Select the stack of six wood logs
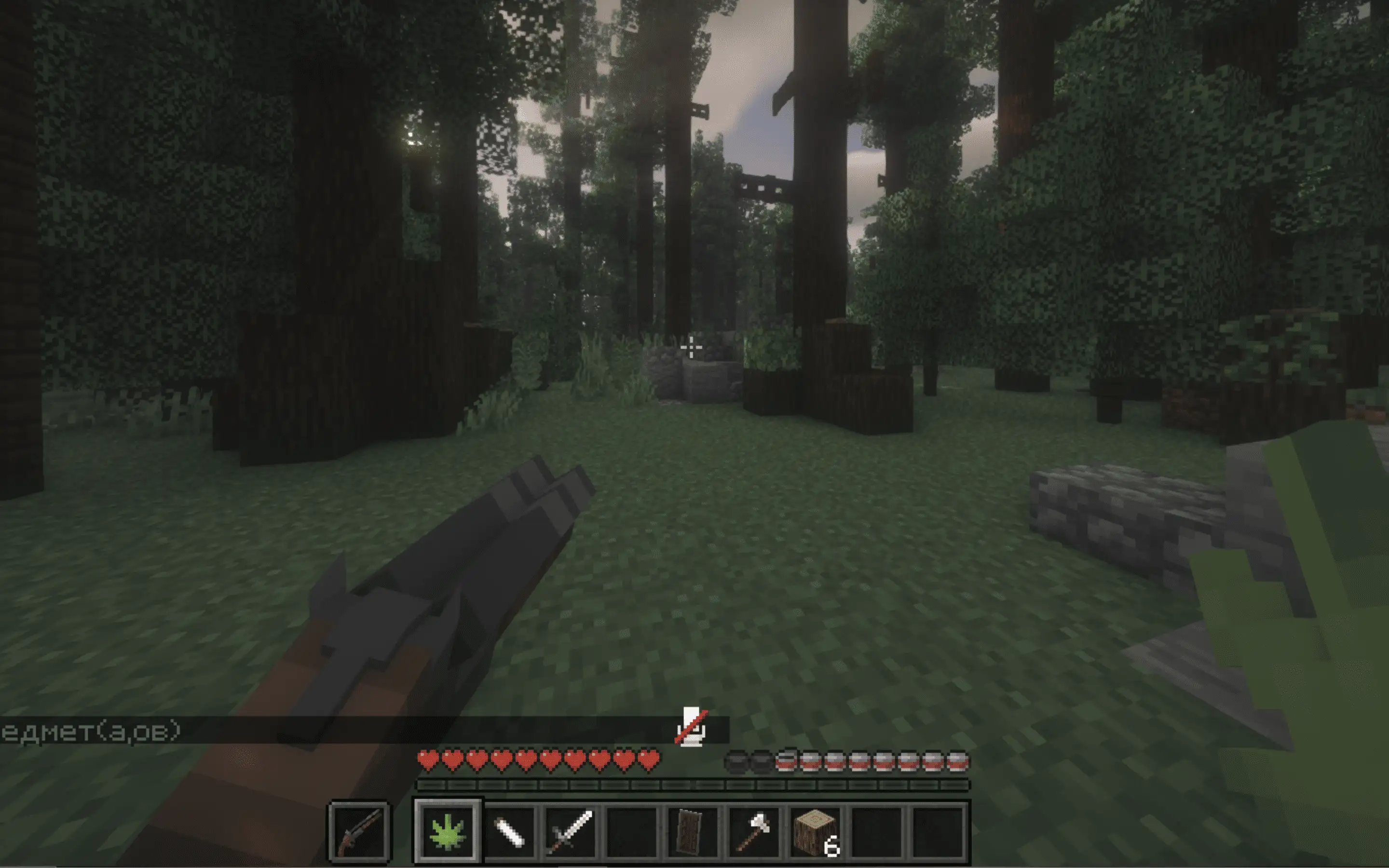 (815, 830)
